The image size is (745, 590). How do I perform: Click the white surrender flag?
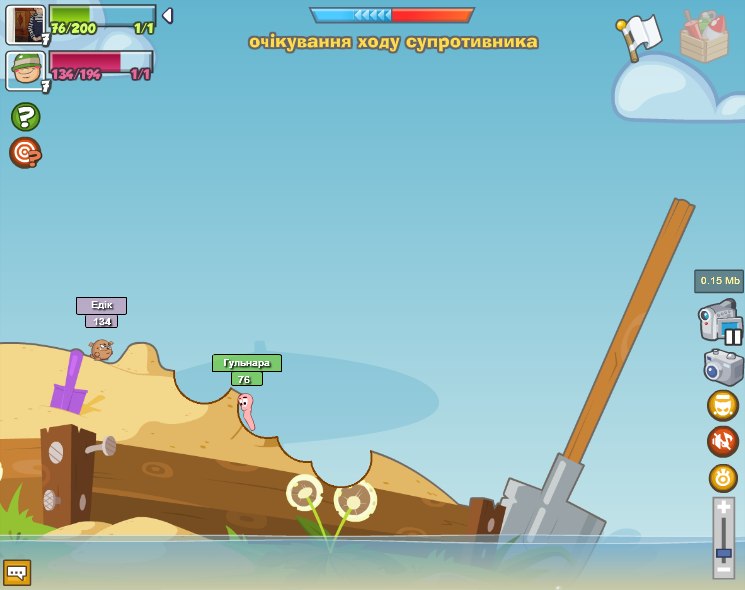(639, 37)
